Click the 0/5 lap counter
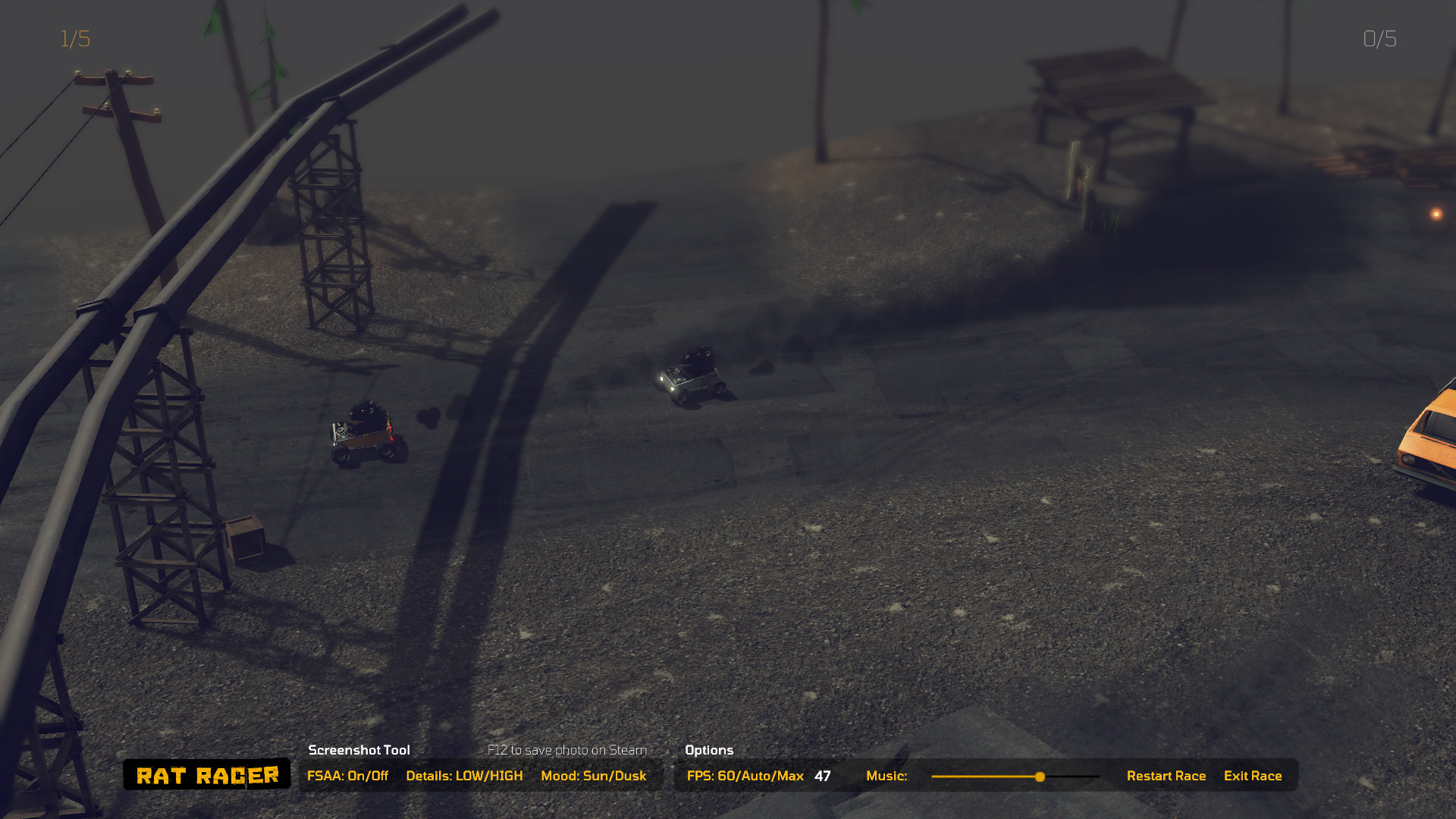1456x819 pixels. pos(1379,39)
